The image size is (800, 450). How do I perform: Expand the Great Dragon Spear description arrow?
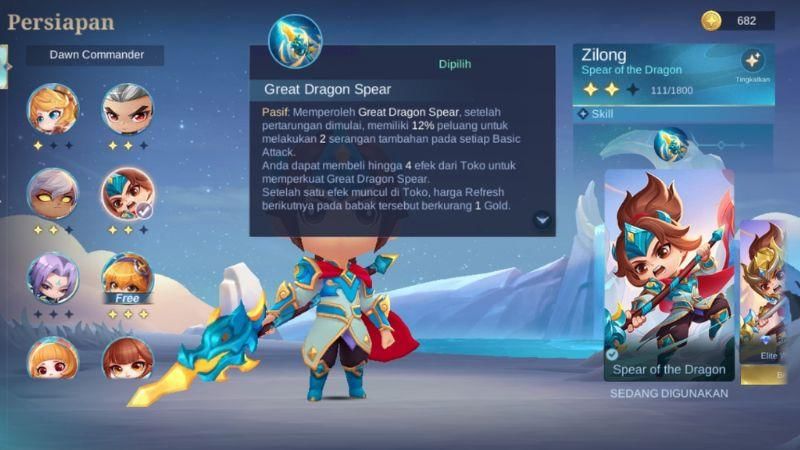tap(542, 220)
